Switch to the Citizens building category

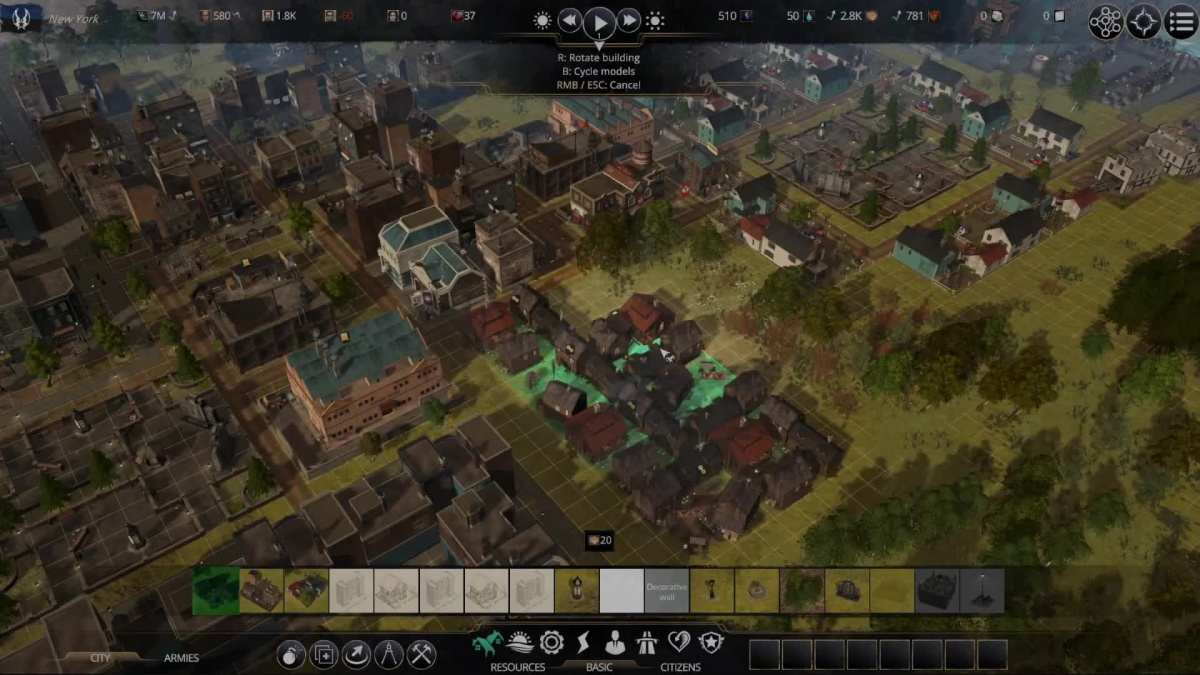[x=680, y=667]
